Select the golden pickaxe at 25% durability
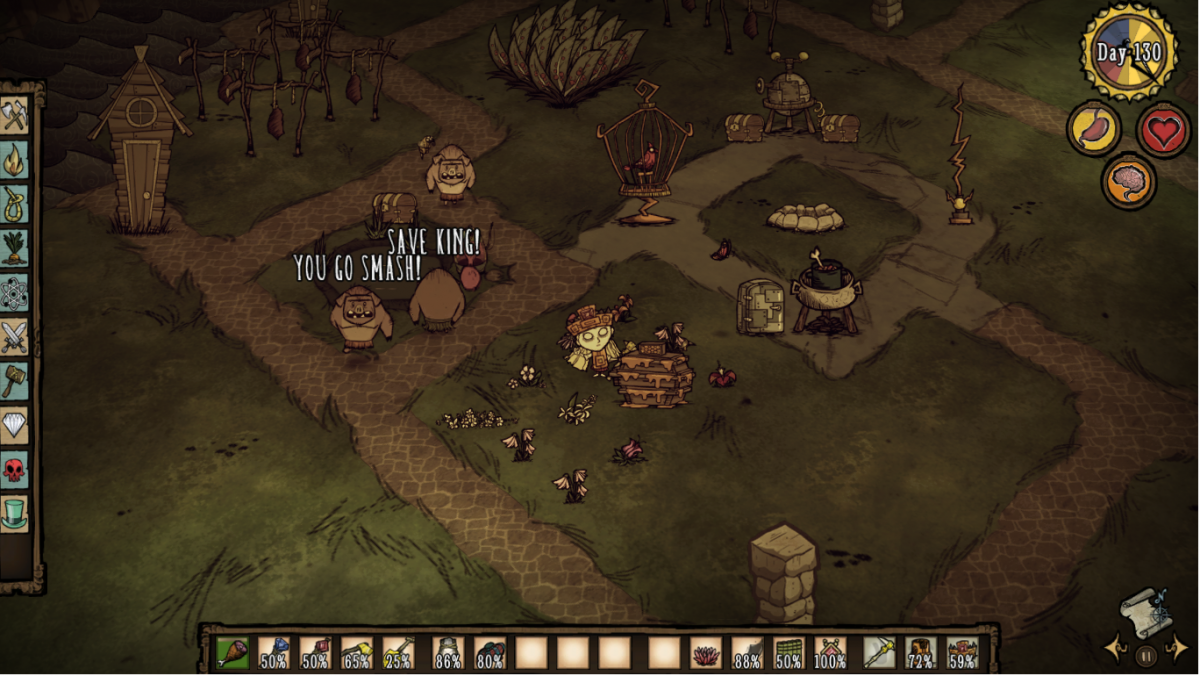Image resolution: width=1200 pixels, height=676 pixels. tap(397, 653)
